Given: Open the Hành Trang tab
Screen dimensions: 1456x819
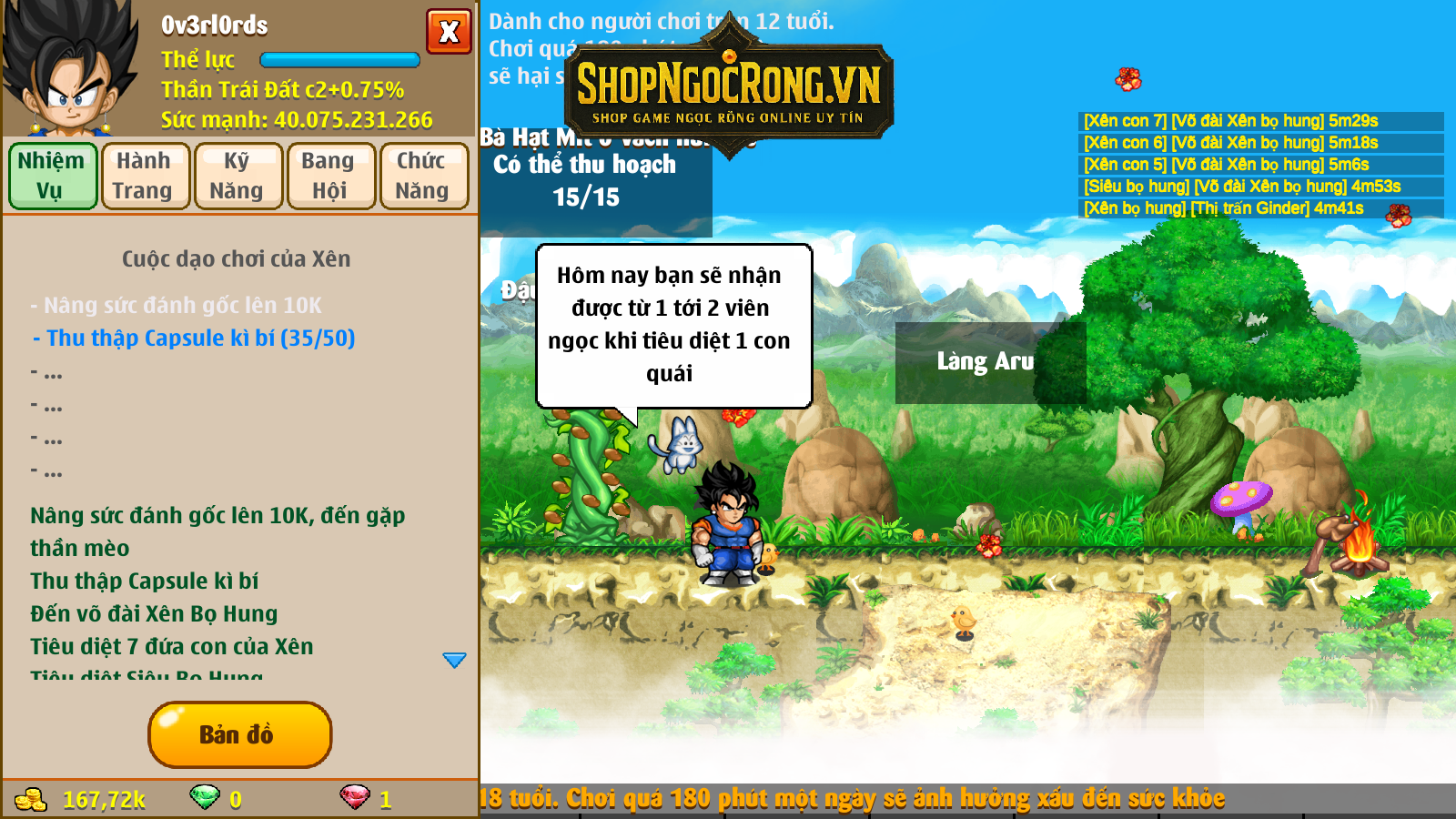Looking at the screenshot, I should coord(146,176).
